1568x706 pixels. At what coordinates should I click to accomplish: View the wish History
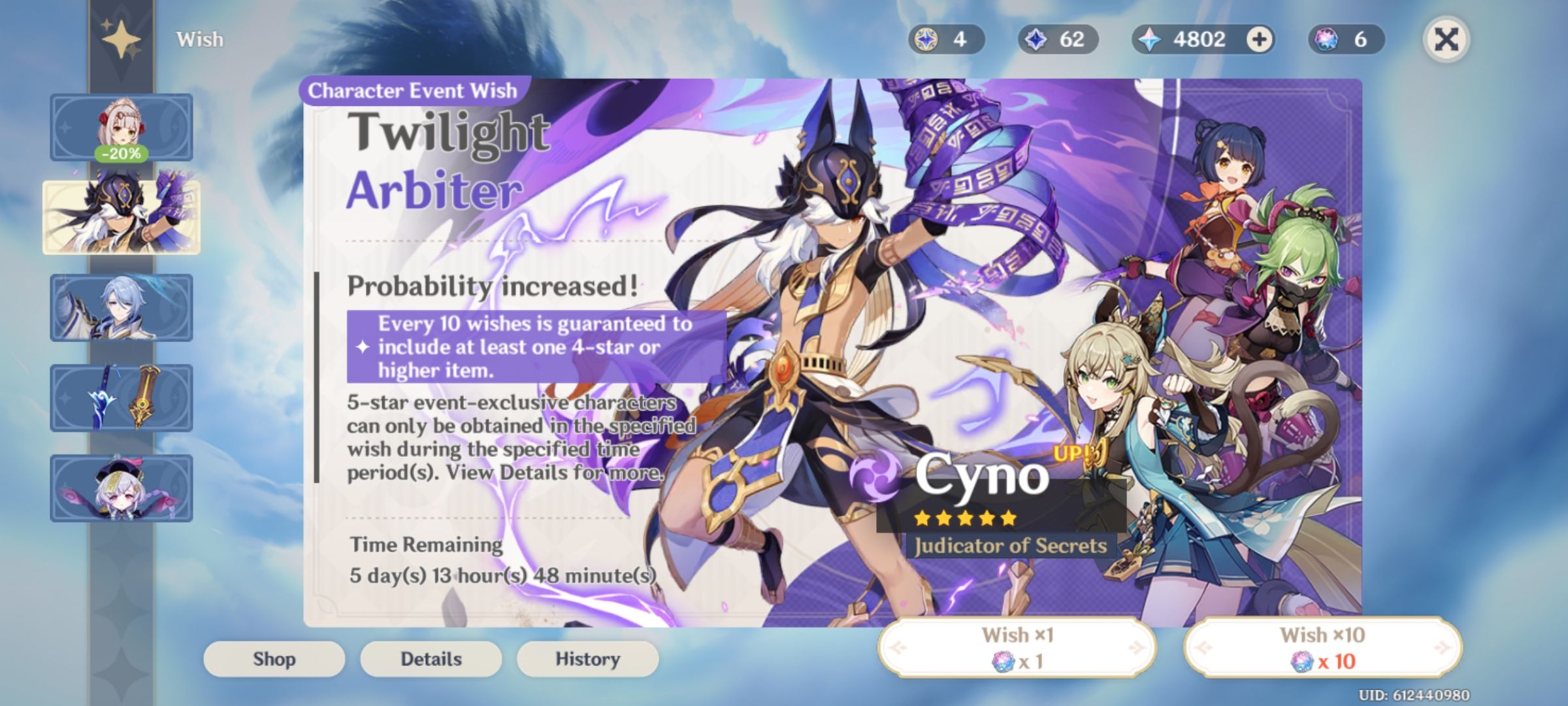pos(586,658)
